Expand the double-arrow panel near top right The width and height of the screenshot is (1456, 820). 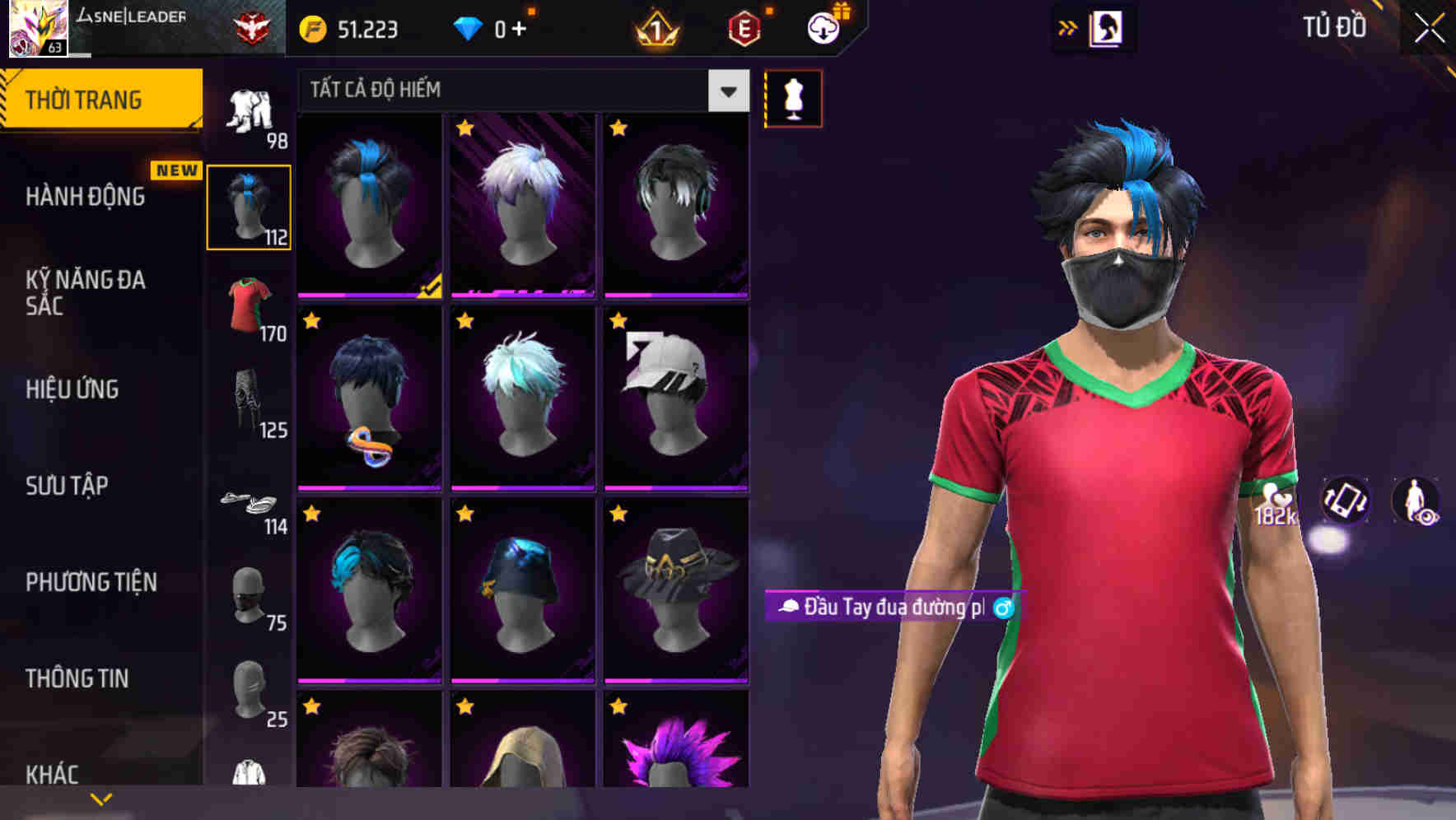click(1066, 27)
